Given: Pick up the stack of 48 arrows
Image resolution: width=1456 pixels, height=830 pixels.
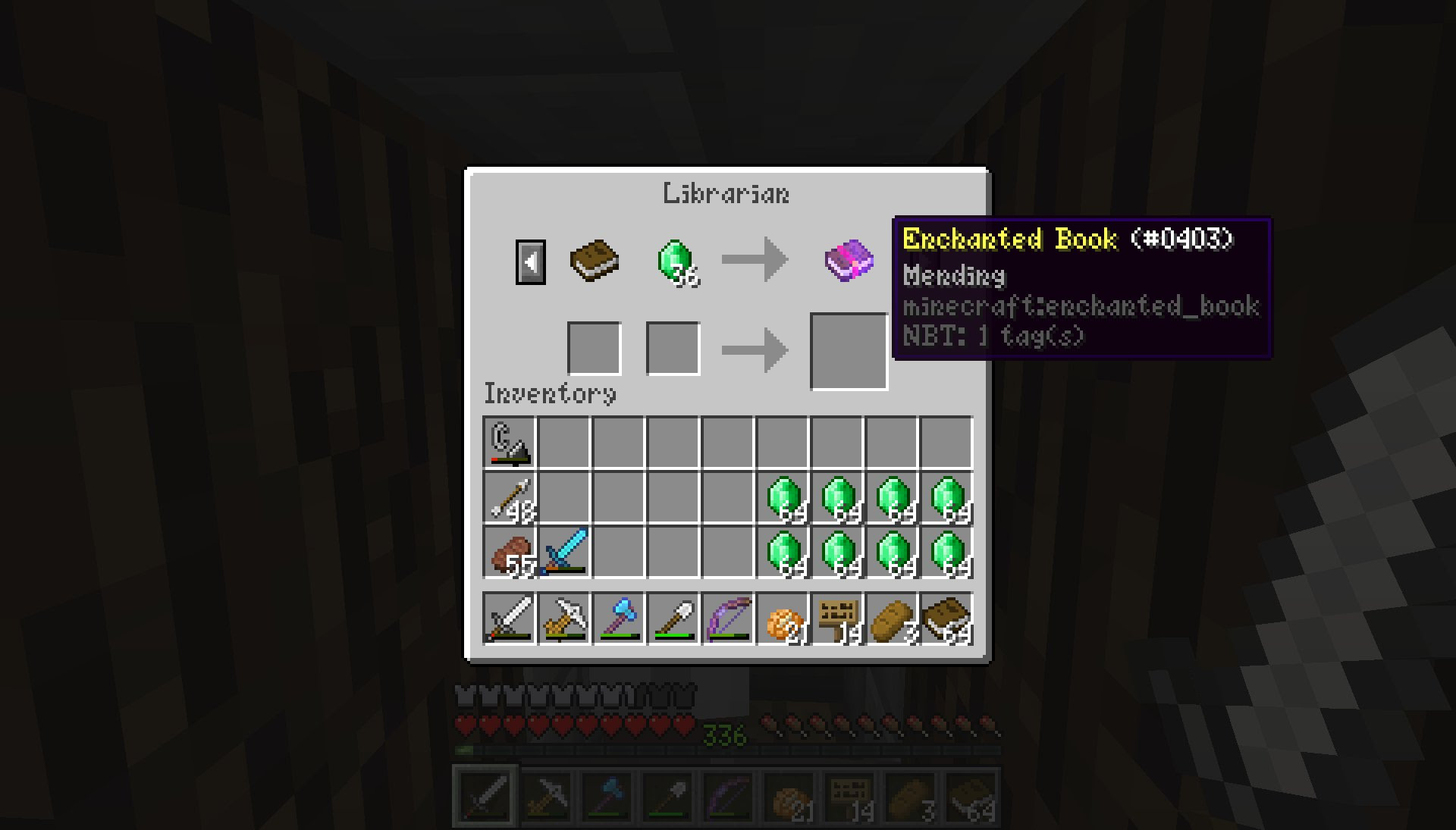Looking at the screenshot, I should point(509,496).
